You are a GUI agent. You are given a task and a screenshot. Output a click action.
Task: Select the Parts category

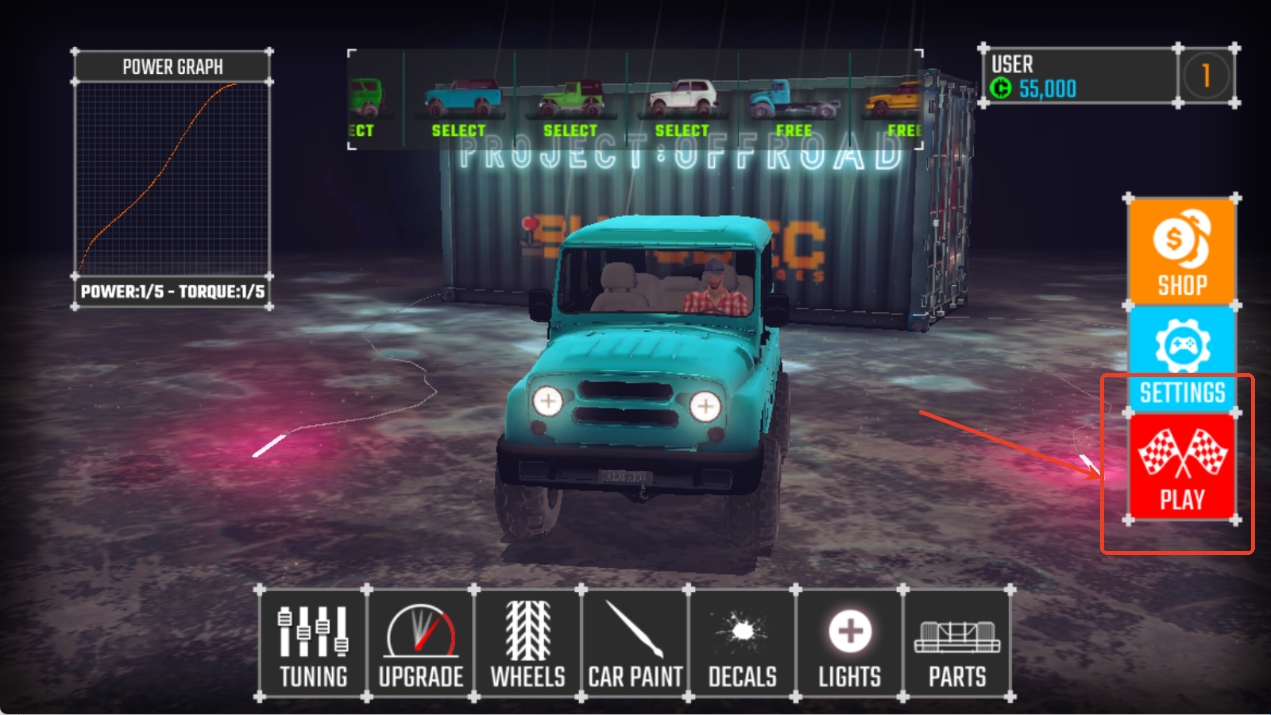point(957,643)
